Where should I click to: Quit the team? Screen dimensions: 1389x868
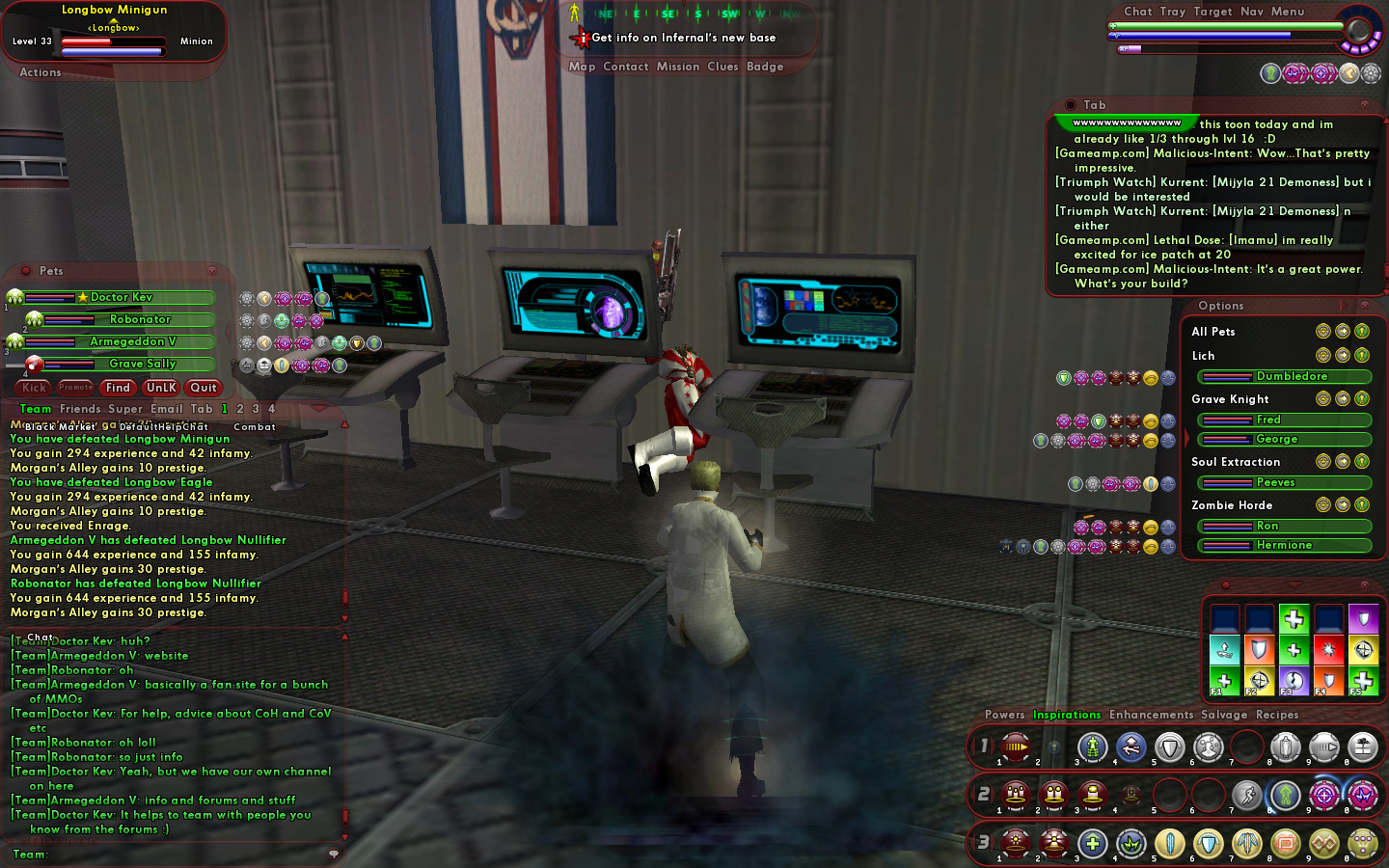[x=204, y=388]
